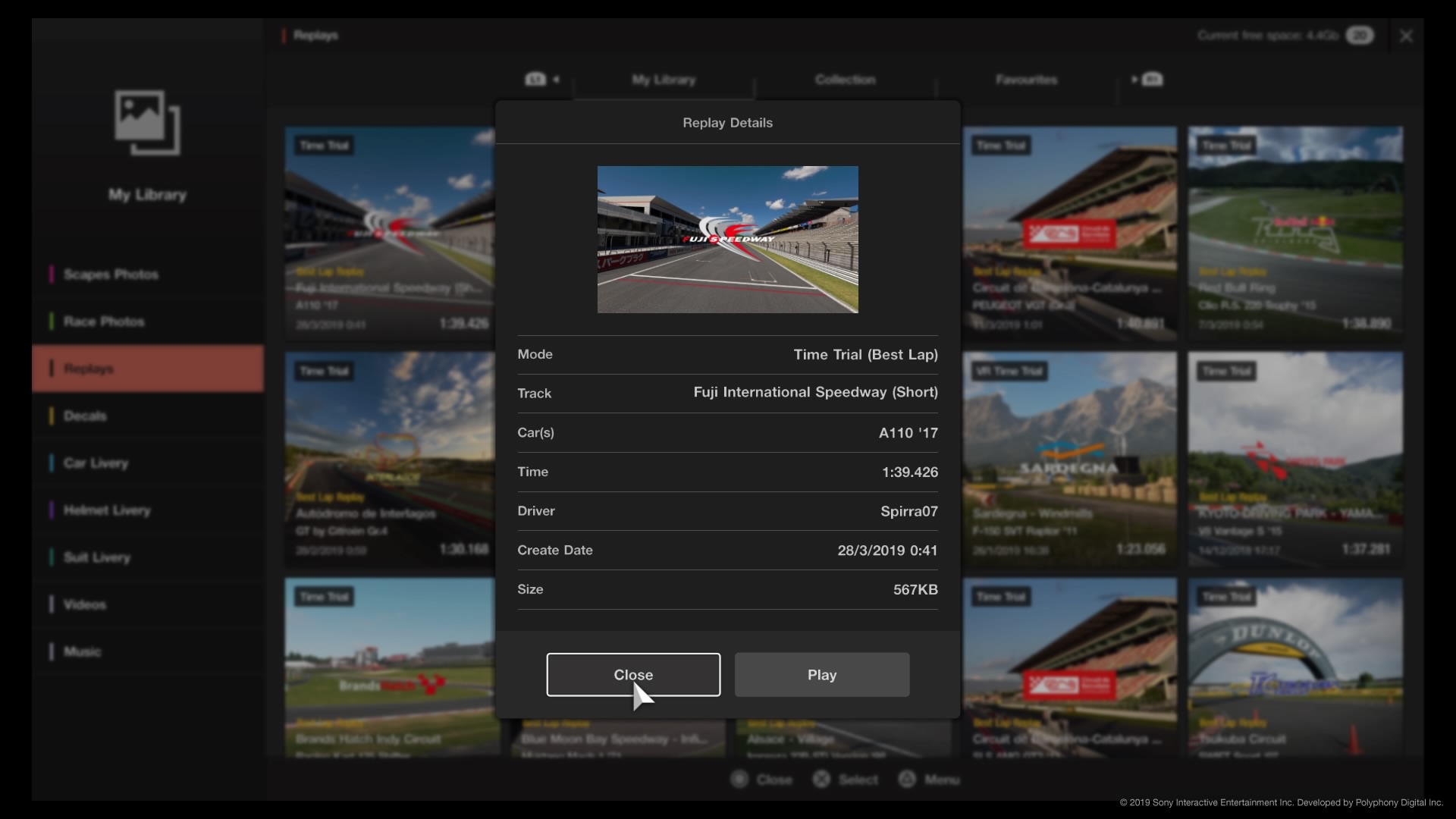
Task: Click the page icon right of Favourites tab
Action: click(1151, 79)
